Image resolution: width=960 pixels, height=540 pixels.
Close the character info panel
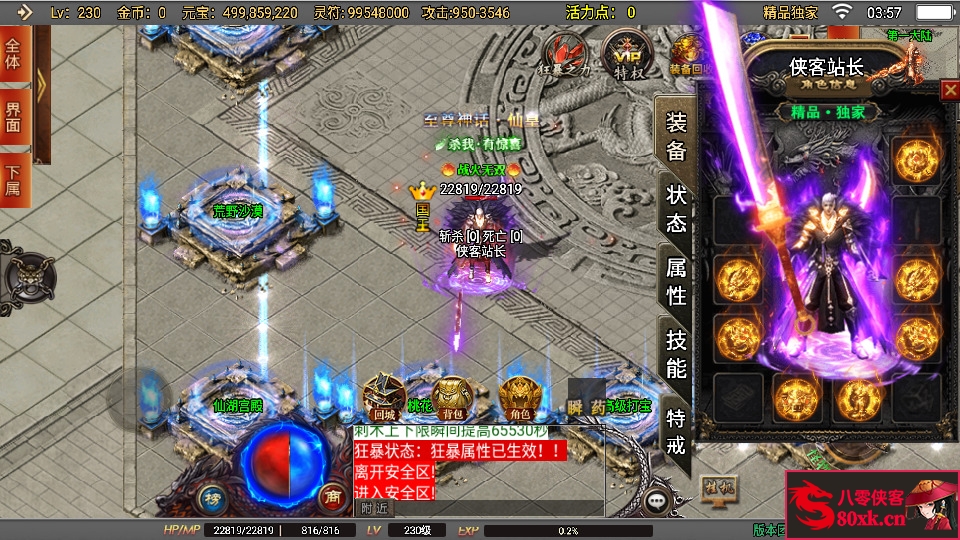(x=949, y=91)
